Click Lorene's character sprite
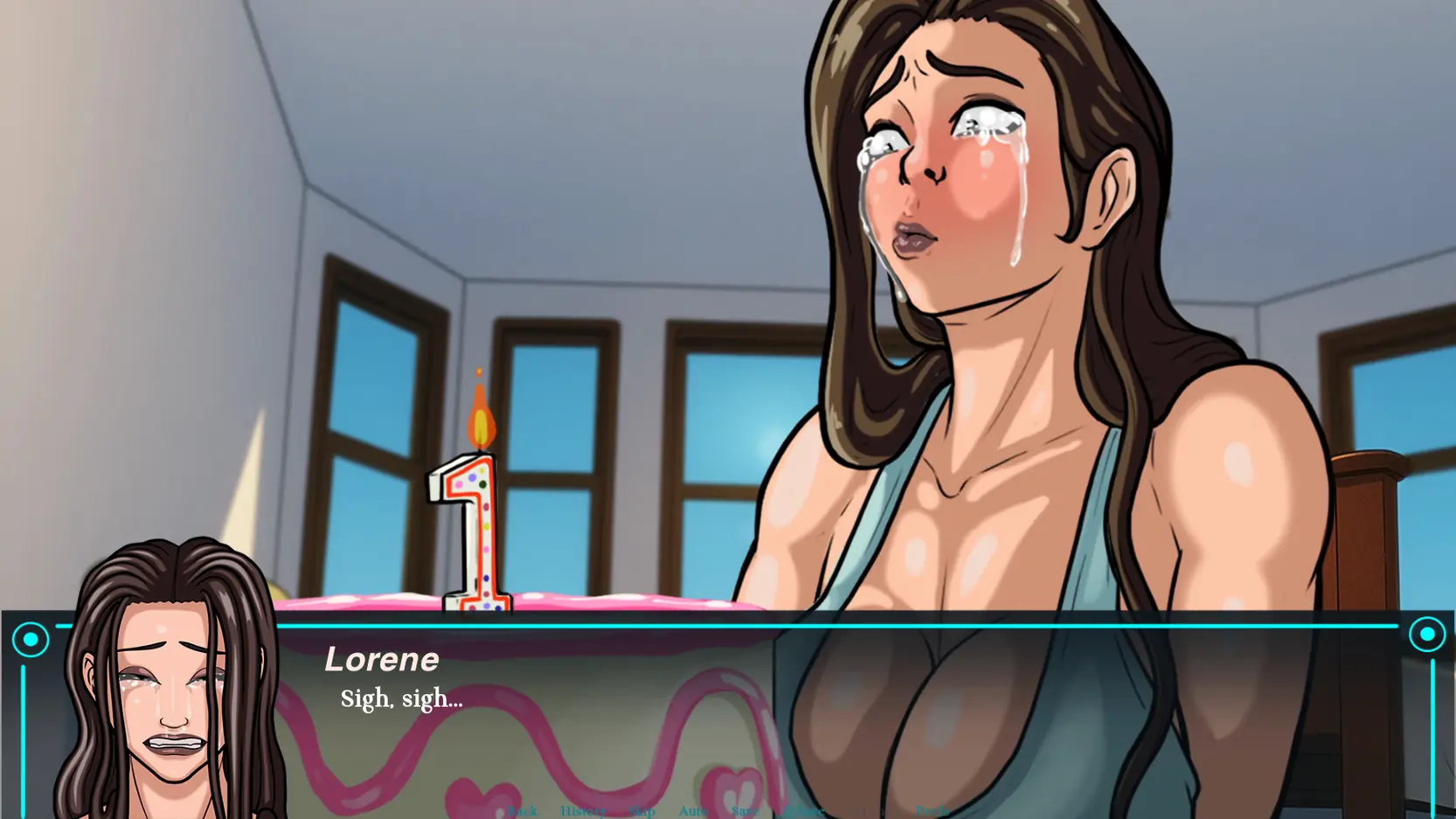The image size is (1456, 819). point(961,262)
